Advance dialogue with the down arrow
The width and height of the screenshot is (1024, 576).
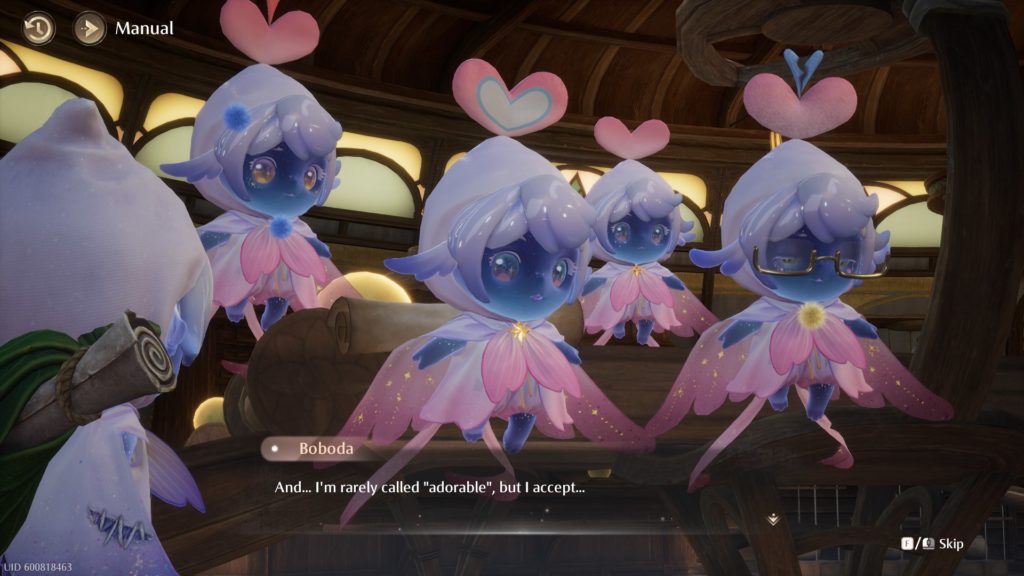773,519
